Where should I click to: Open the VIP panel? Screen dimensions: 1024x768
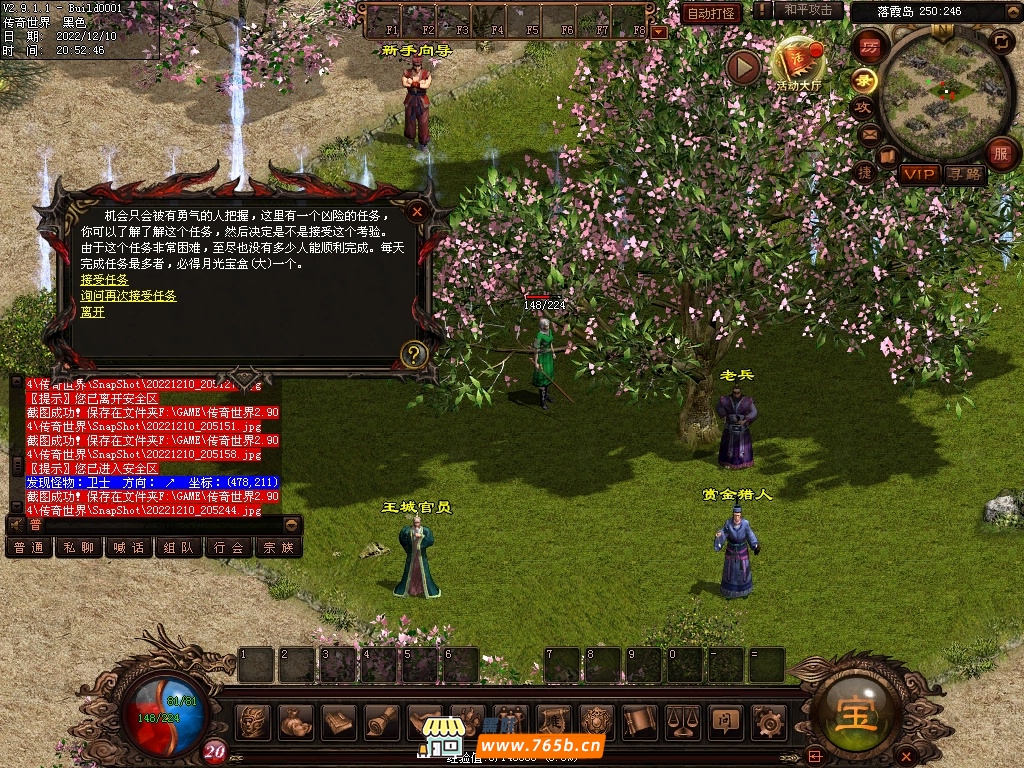tap(918, 174)
